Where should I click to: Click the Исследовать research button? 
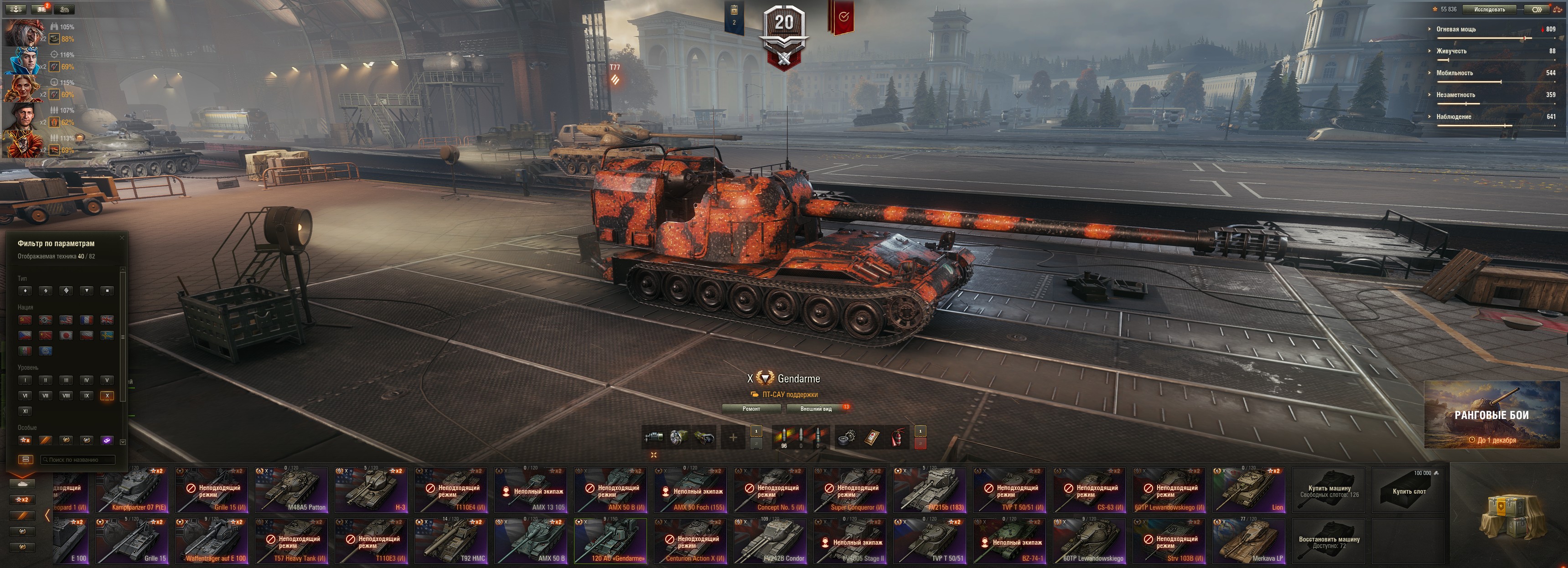[x=1489, y=9]
